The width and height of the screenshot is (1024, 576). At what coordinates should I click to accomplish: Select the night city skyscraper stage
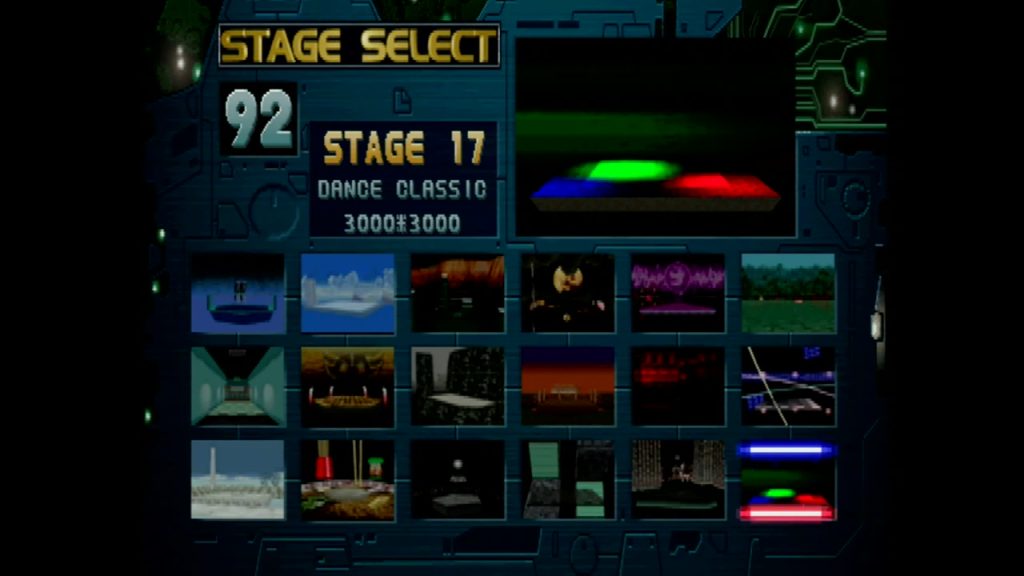(x=678, y=479)
